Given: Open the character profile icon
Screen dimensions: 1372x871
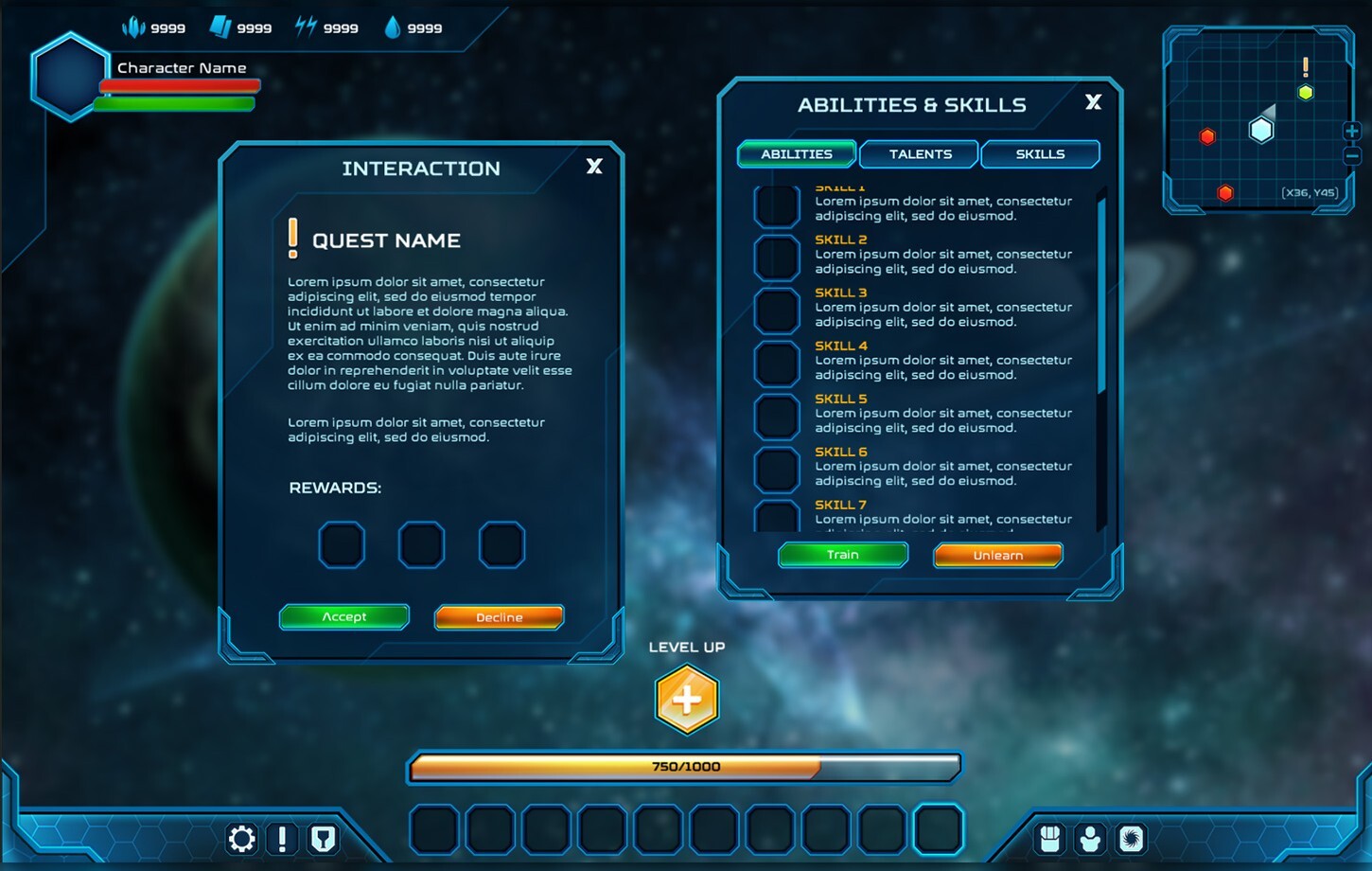Looking at the screenshot, I should tap(1091, 838).
